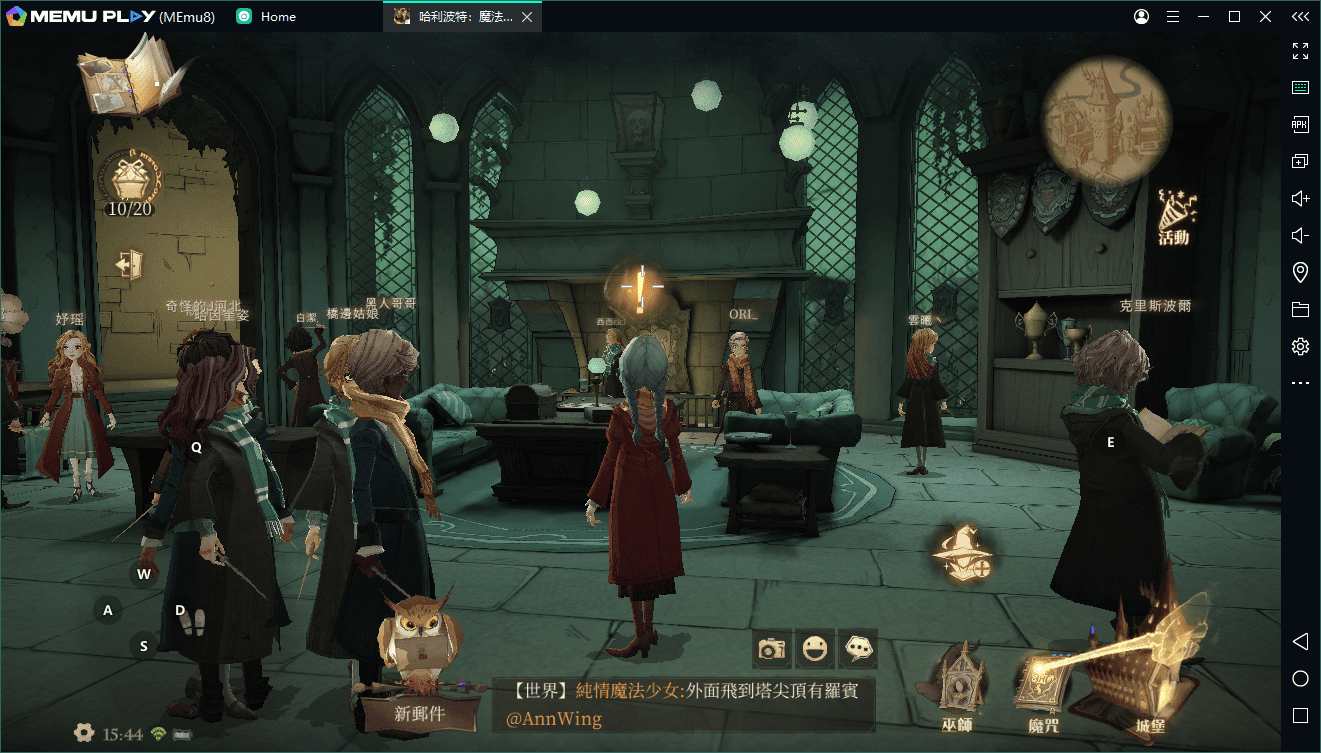Switch to the MEmu Home tab
This screenshot has width=1321, height=753.
coord(266,17)
